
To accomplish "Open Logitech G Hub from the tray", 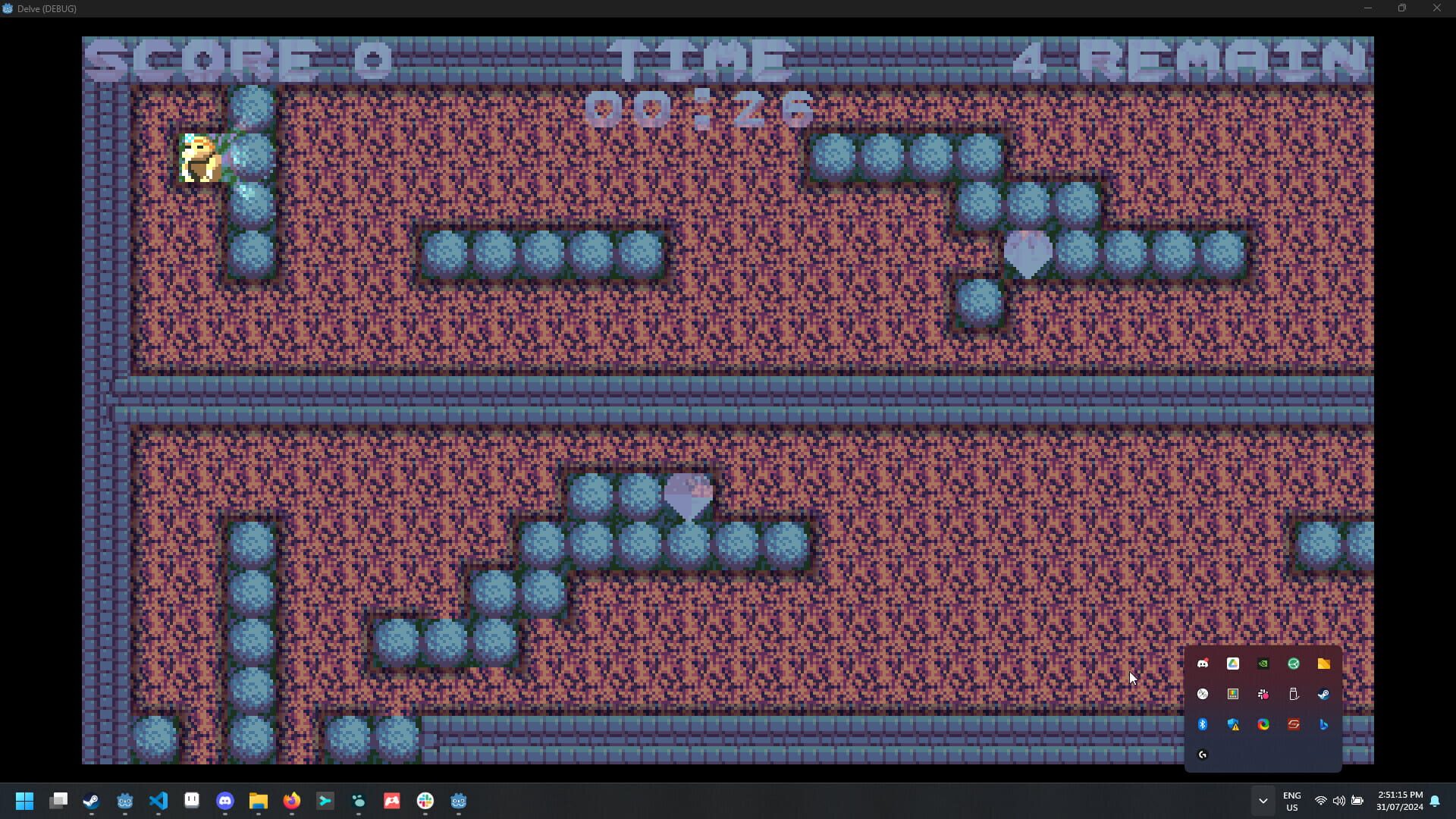I will click(x=1203, y=755).
